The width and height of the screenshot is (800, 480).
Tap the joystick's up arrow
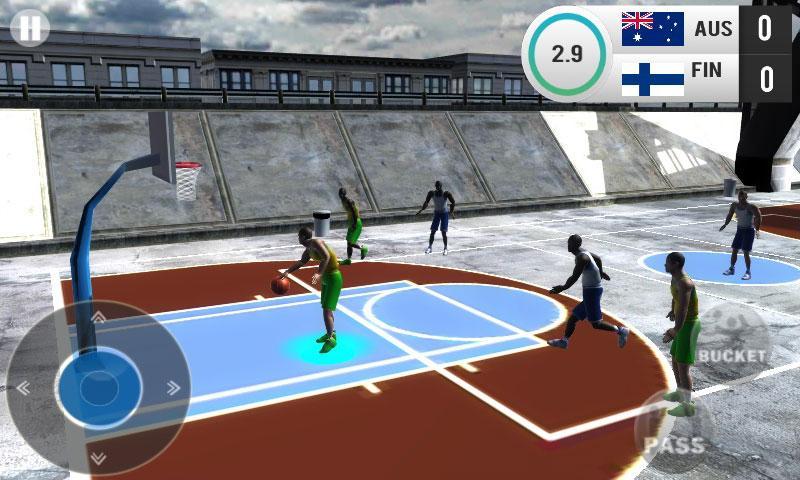98,317
